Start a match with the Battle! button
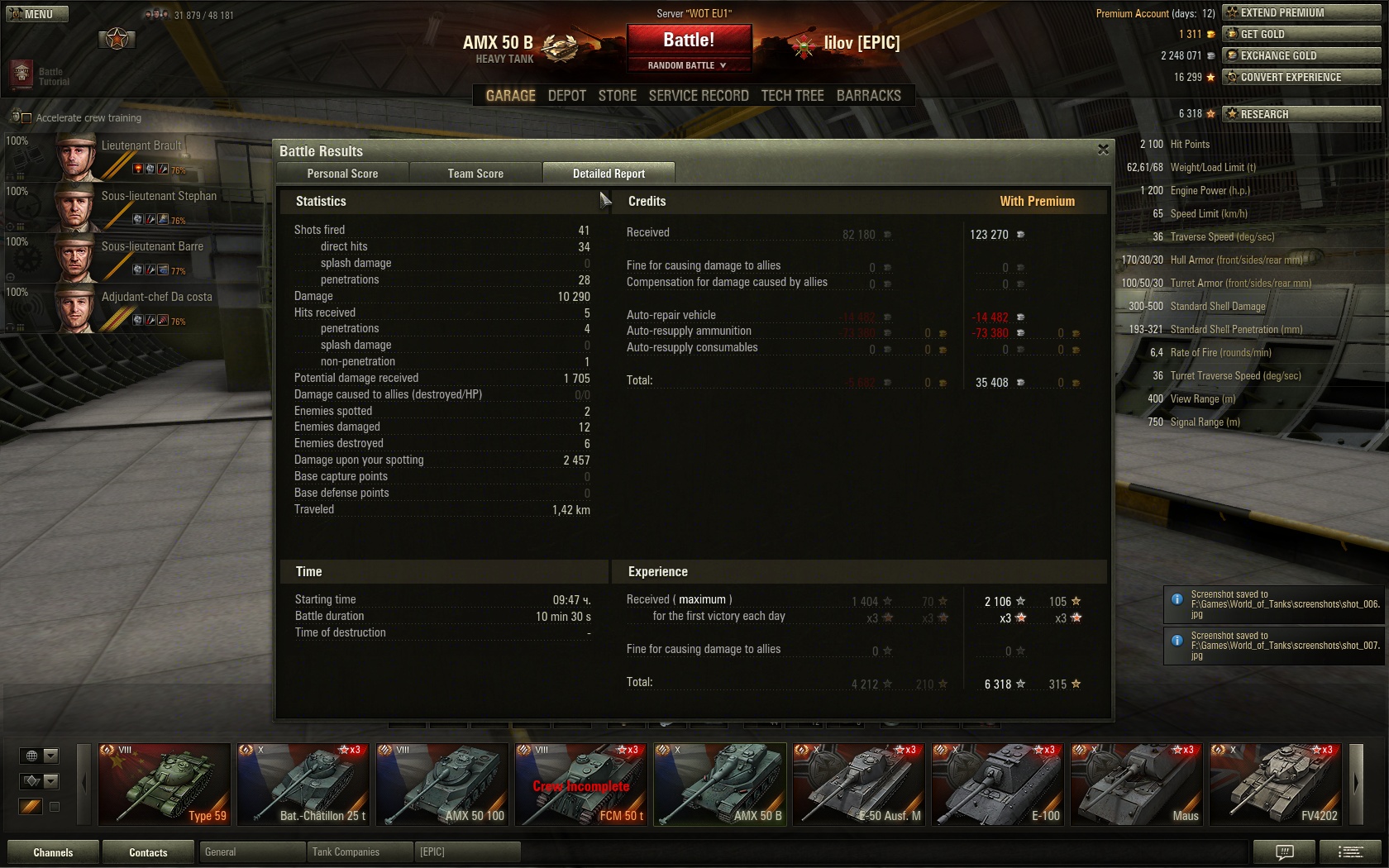The height and width of the screenshot is (868, 1389). [x=689, y=40]
